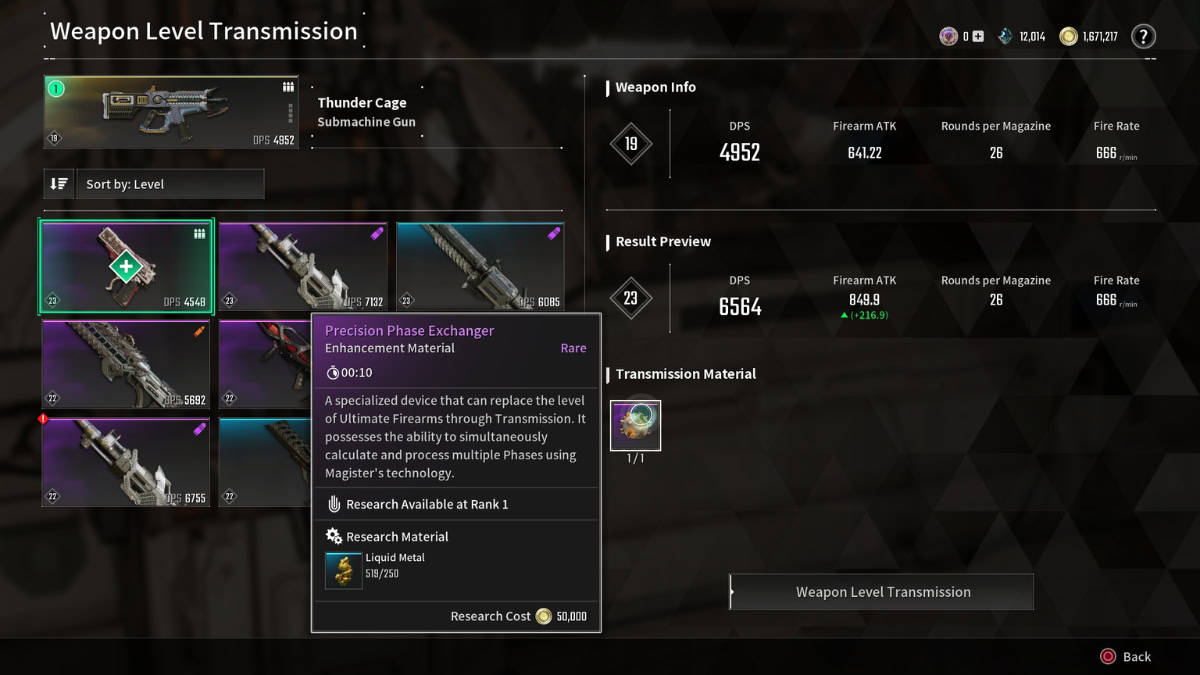
Task: Pick the weapon with DPS 6085
Action: pos(480,267)
